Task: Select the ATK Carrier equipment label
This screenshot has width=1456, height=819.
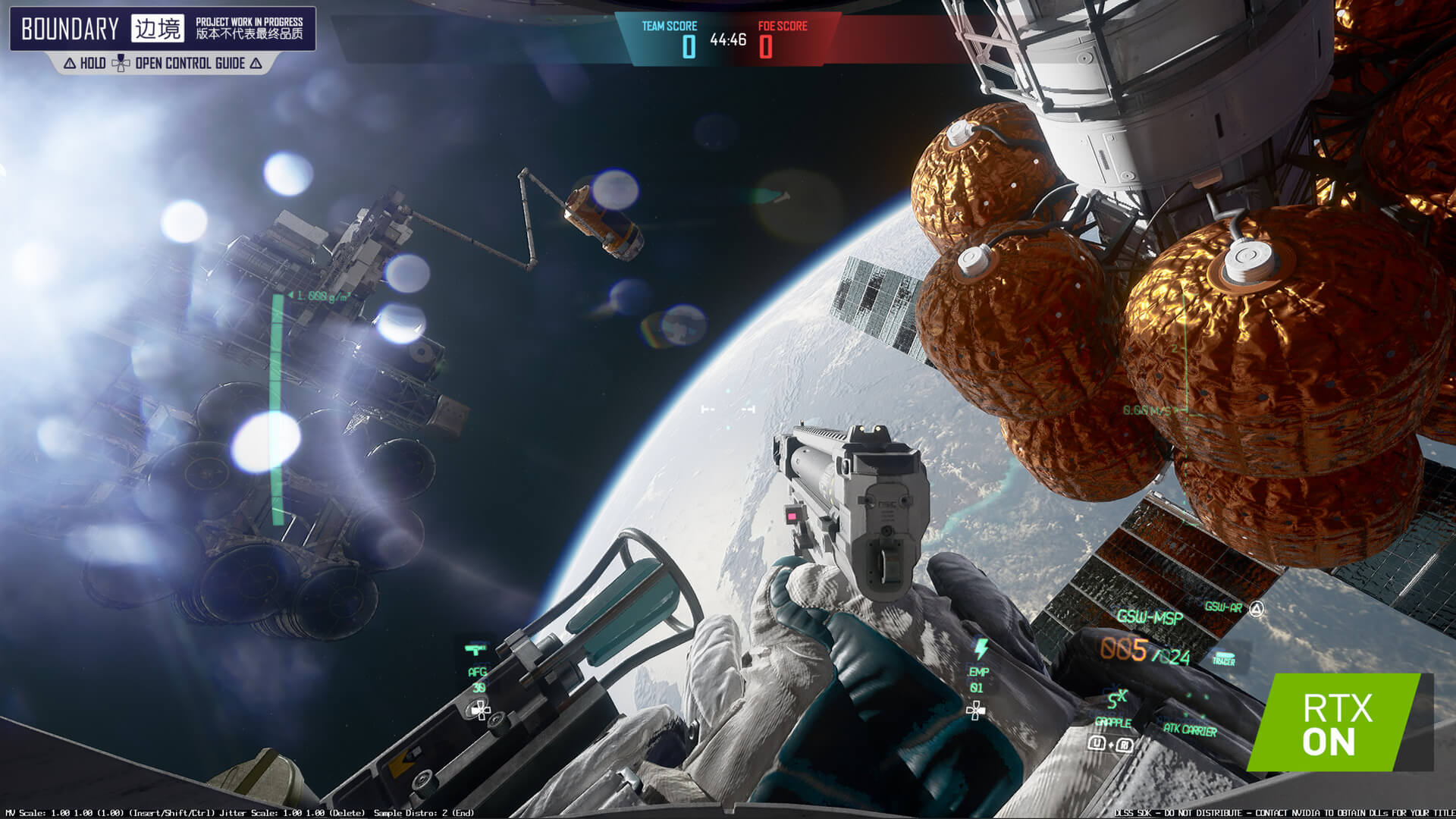Action: pos(1189,730)
